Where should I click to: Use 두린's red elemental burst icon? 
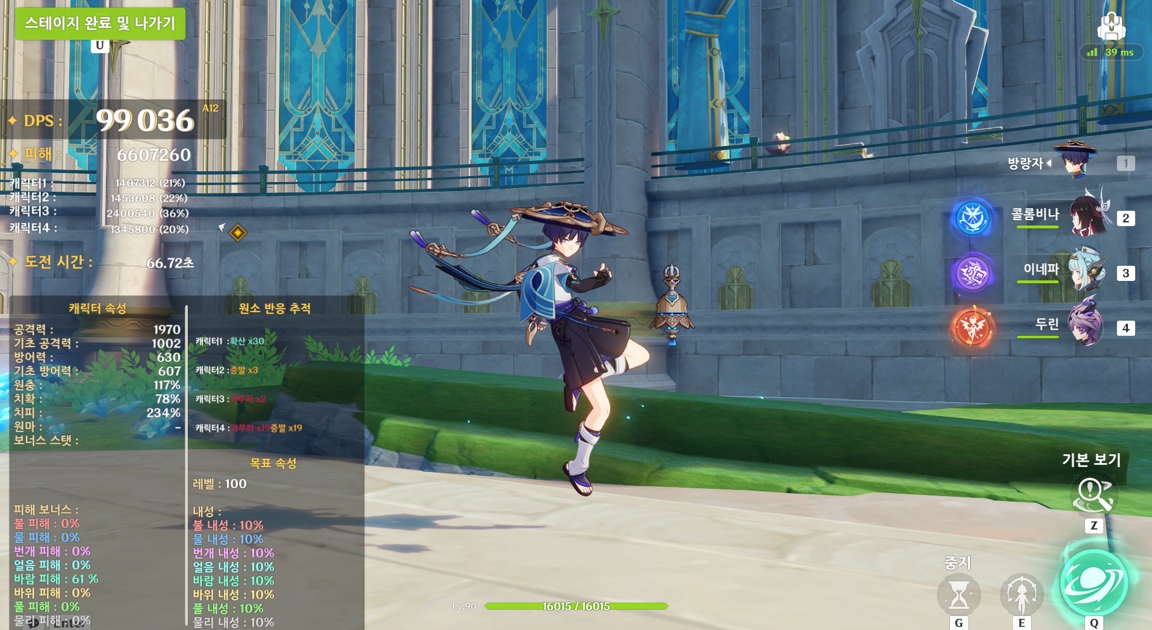(x=972, y=328)
